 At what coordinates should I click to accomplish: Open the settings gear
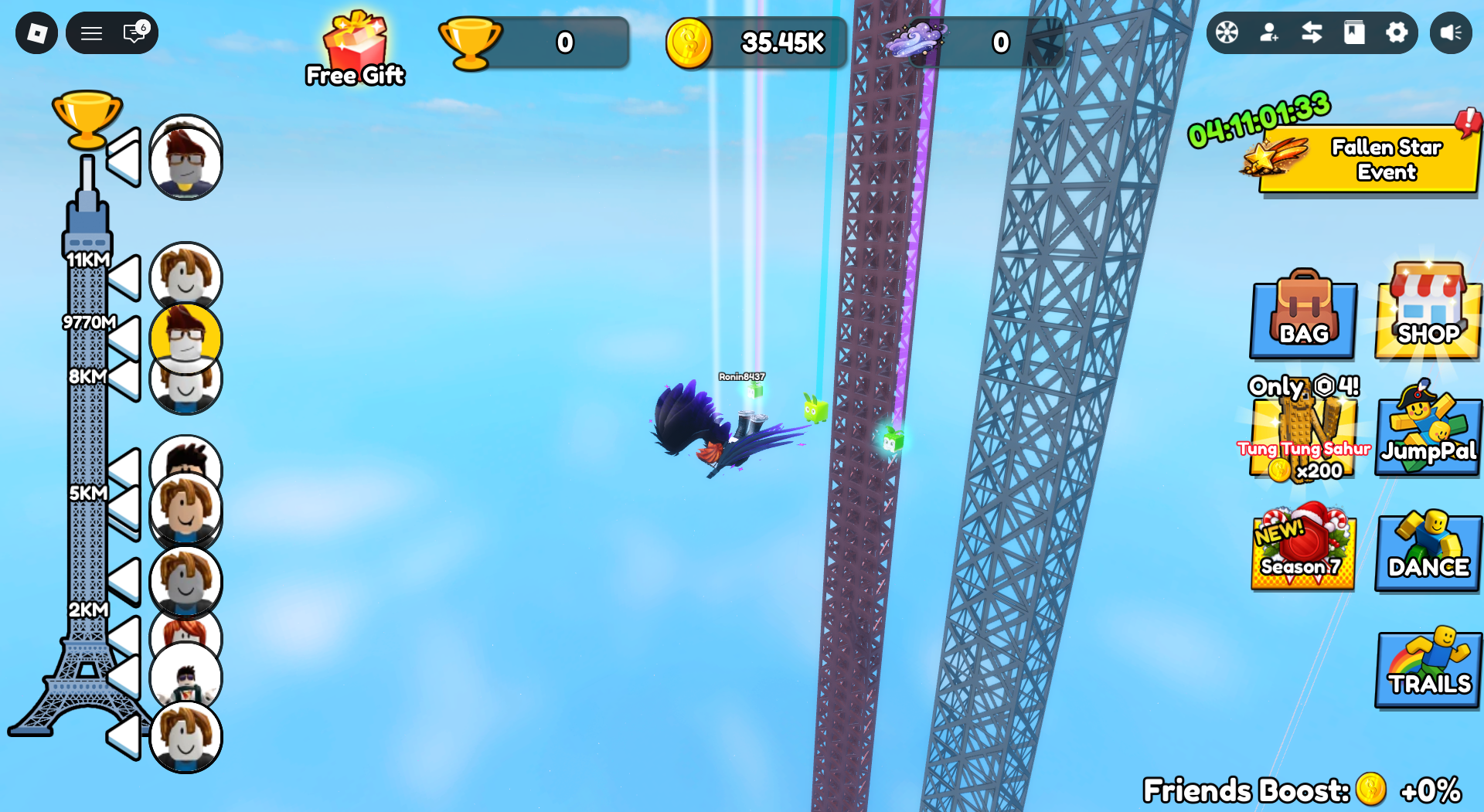[1397, 33]
